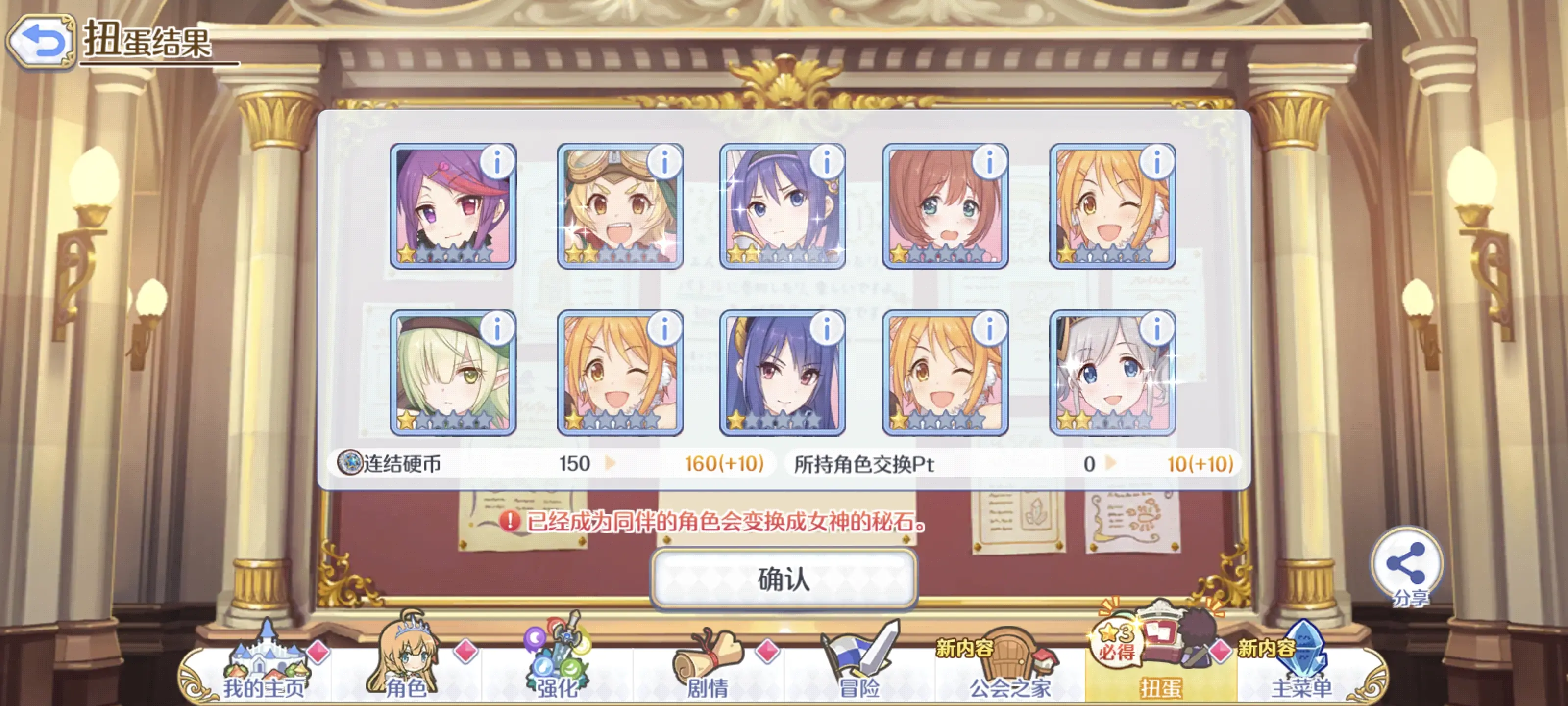The height and width of the screenshot is (706, 1568).
Task: View info for the green-haired elf
Action: (x=497, y=329)
